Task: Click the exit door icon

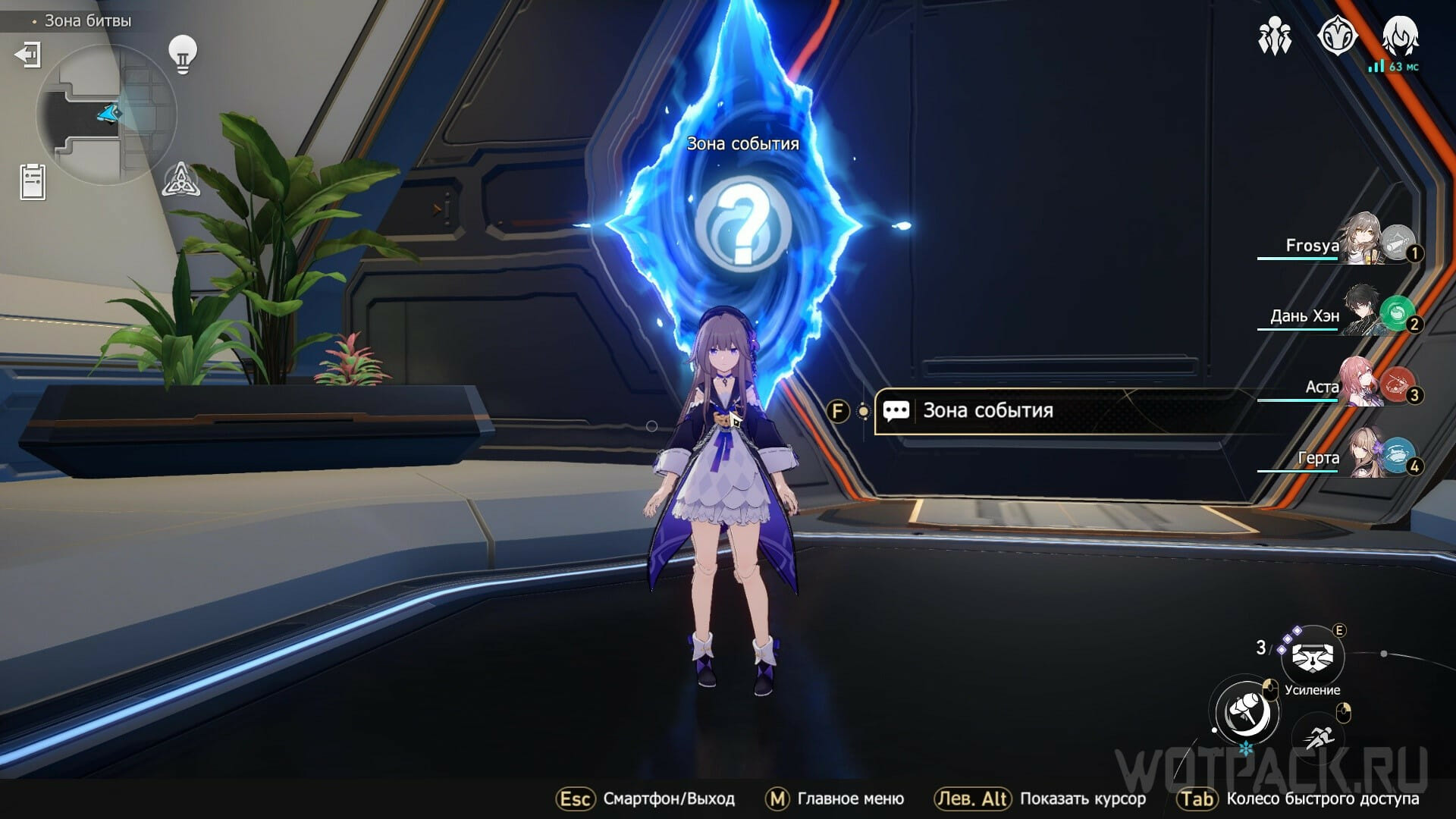Action: tap(28, 55)
